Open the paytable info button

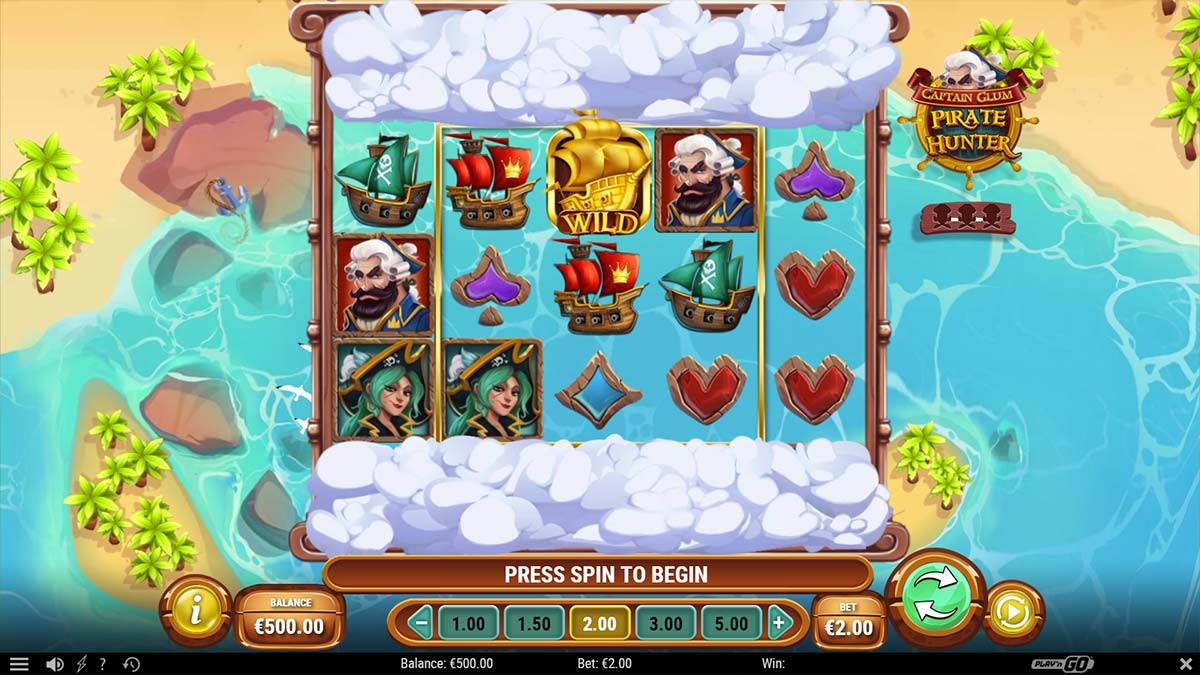tap(195, 610)
